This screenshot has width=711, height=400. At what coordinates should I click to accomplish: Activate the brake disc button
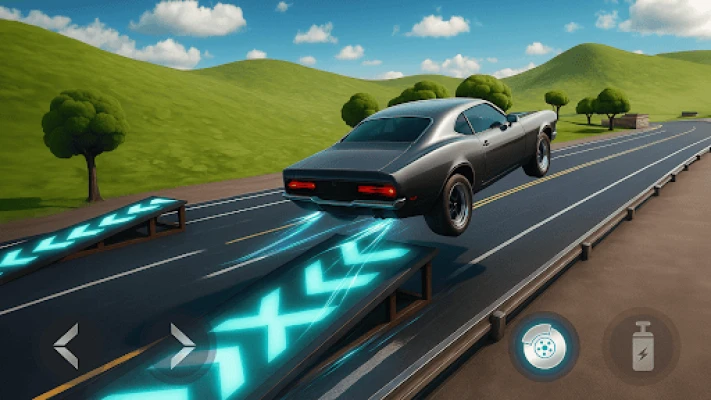pos(544,347)
